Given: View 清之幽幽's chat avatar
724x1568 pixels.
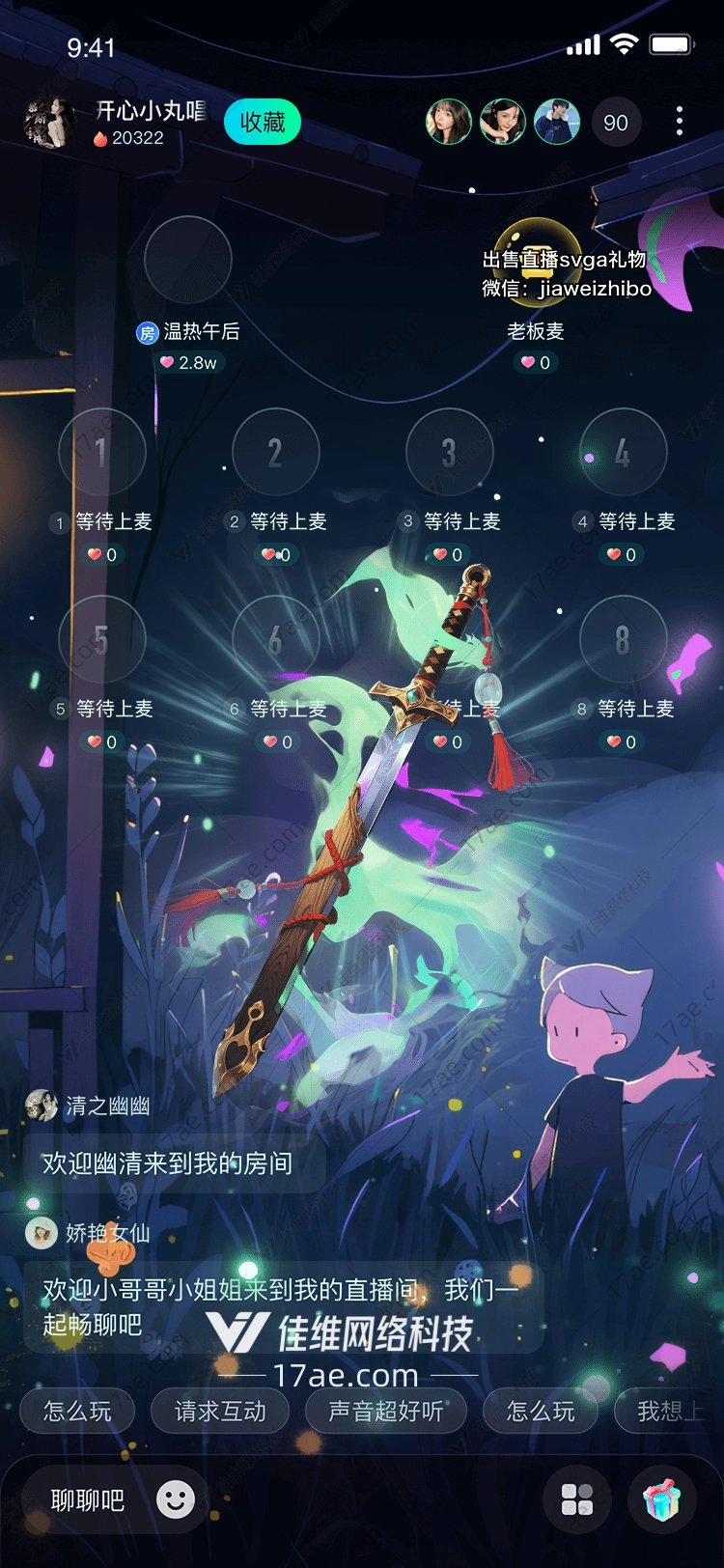Looking at the screenshot, I should click(x=42, y=1106).
